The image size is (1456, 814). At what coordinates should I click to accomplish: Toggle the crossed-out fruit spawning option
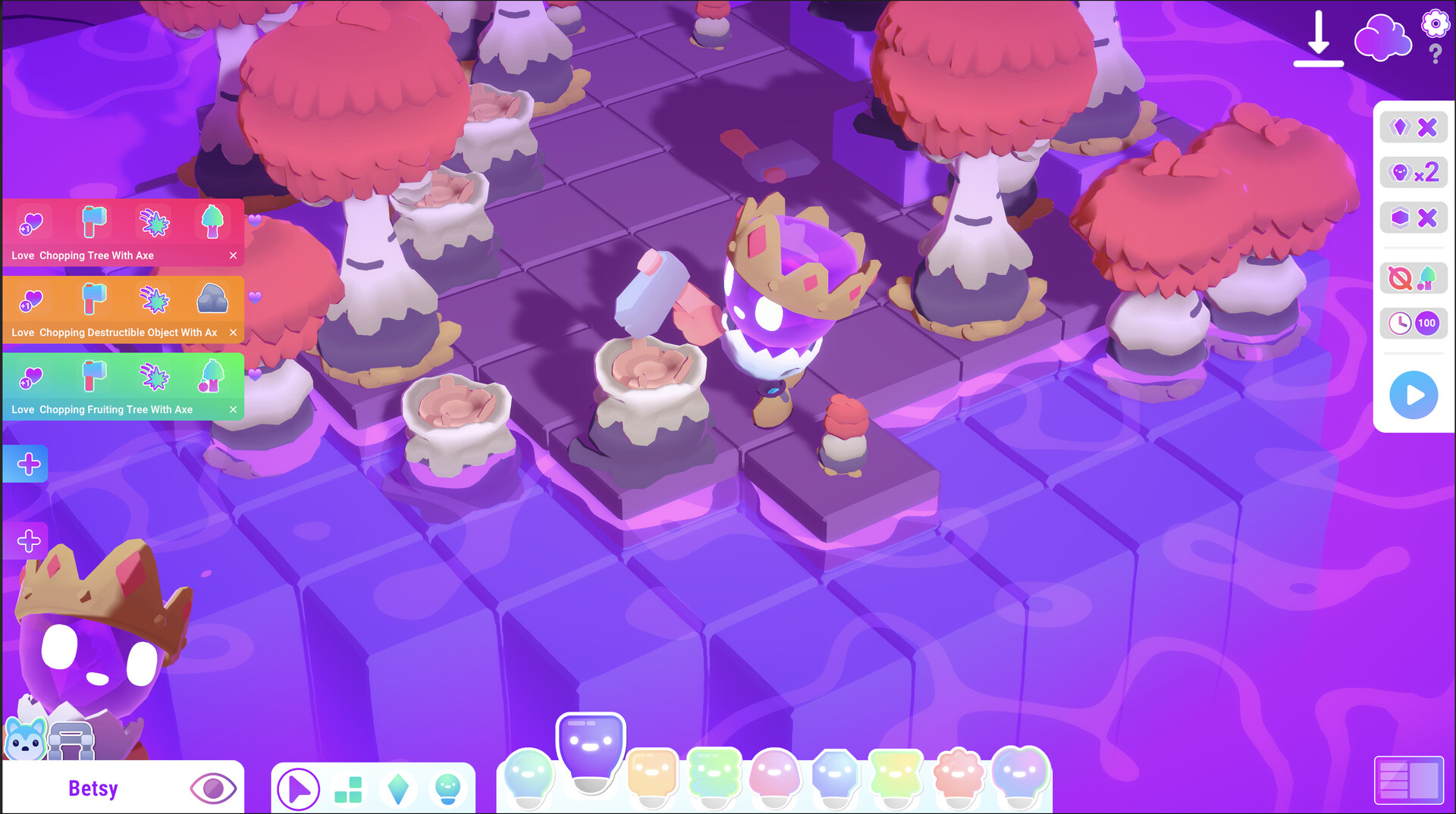(x=1414, y=278)
